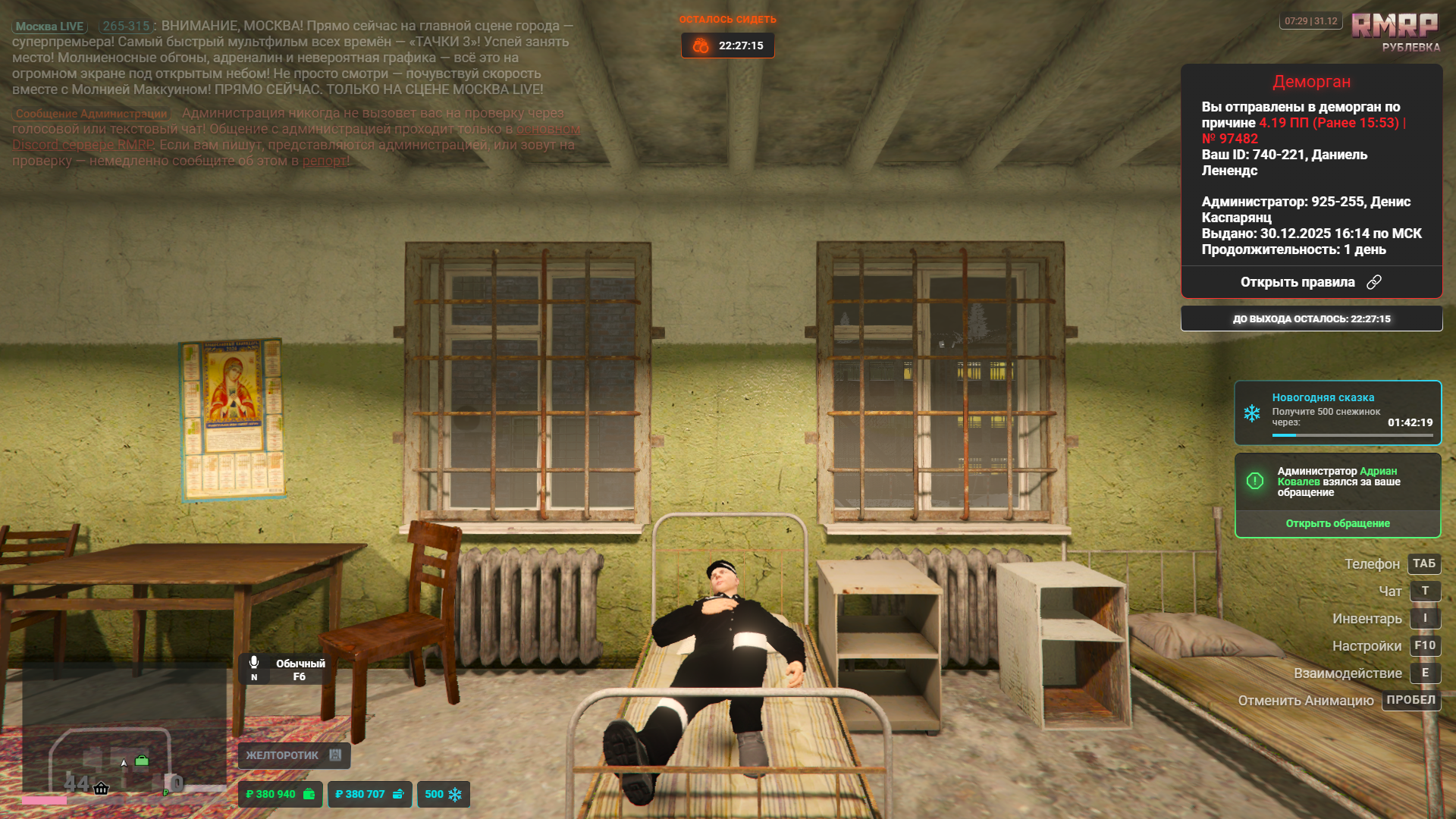Click the ЖЕЛТОРОТИК rank badge
Image resolution: width=1456 pixels, height=819 pixels.
point(293,755)
